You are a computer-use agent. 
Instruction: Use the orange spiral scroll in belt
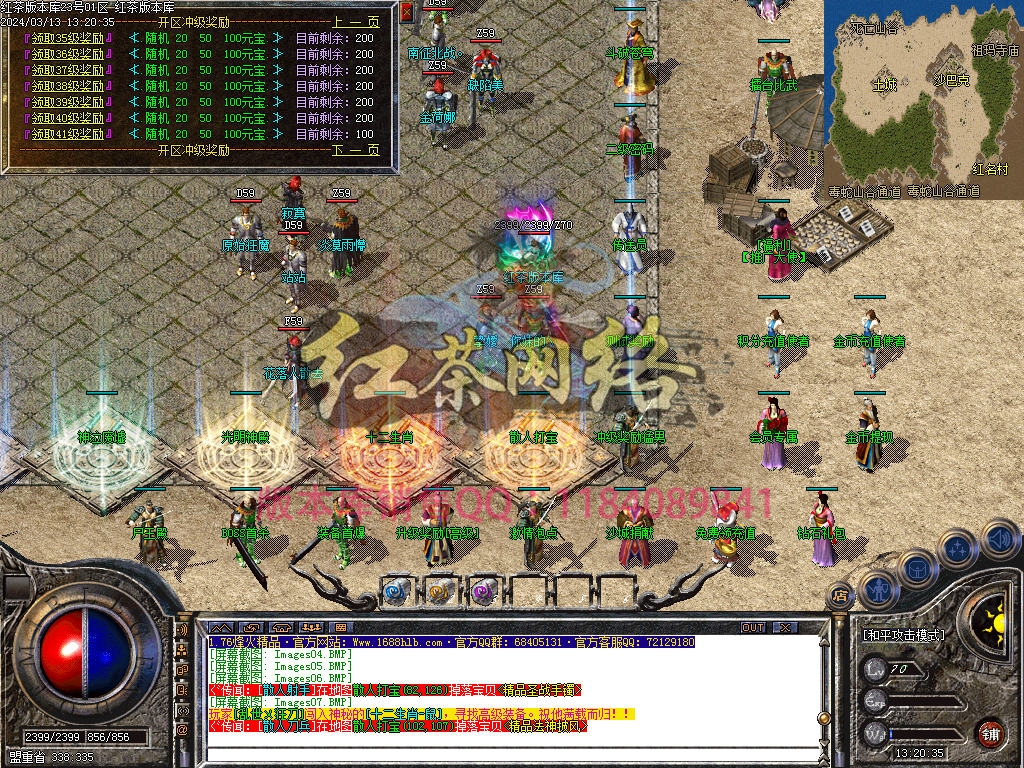(440, 590)
